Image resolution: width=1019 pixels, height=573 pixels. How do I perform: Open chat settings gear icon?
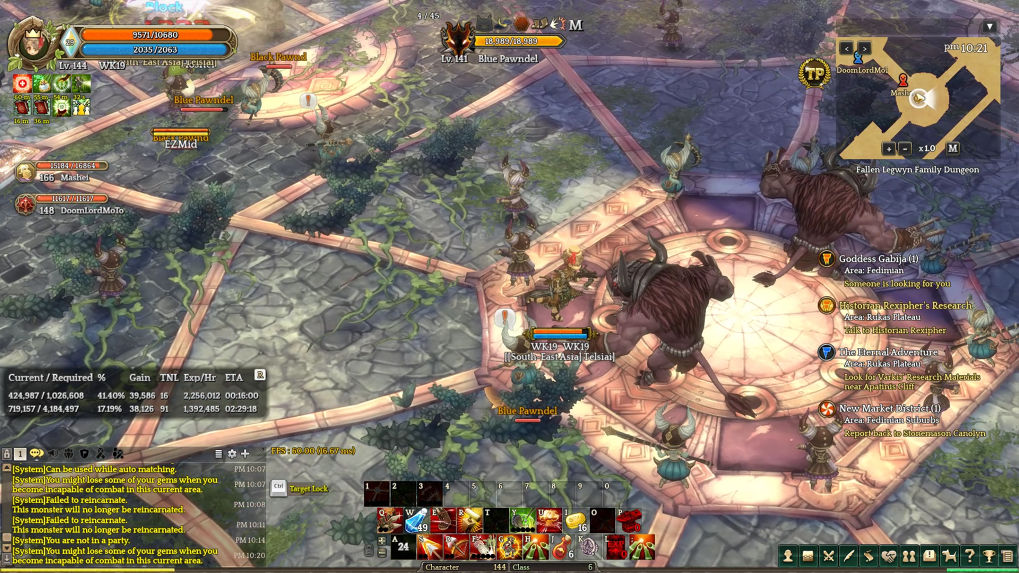pyautogui.click(x=232, y=454)
